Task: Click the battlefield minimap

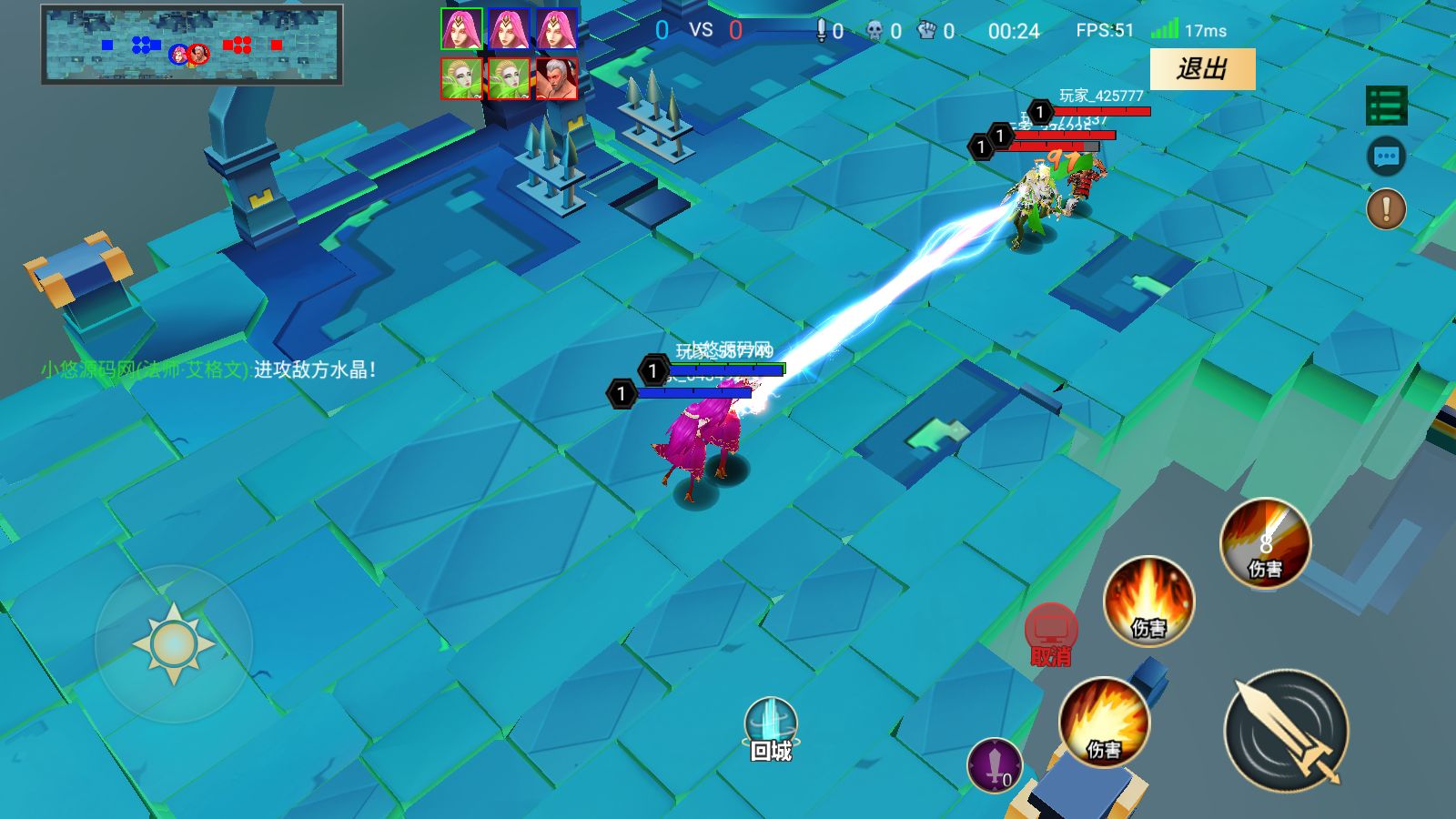Action: click(191, 45)
